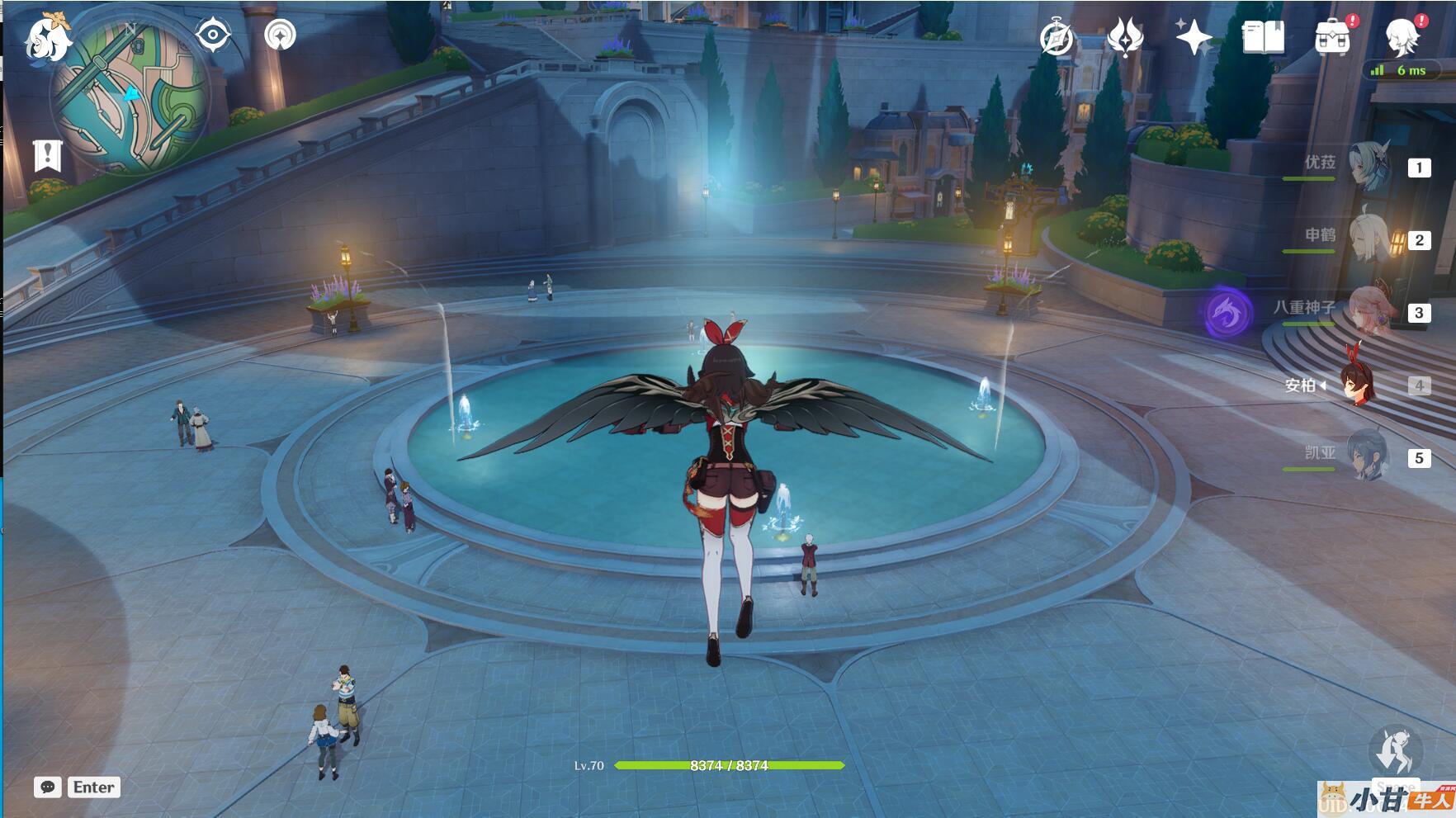Toggle the elemental sight eye icon
Screen dimensions: 1456x818
[x=213, y=35]
